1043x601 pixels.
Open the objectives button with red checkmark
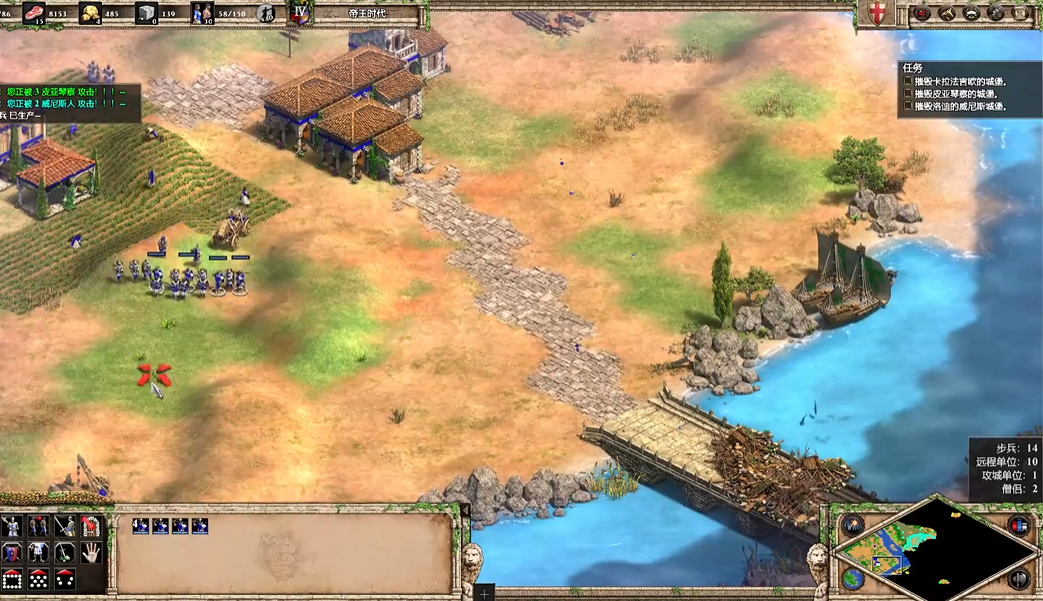tap(921, 13)
